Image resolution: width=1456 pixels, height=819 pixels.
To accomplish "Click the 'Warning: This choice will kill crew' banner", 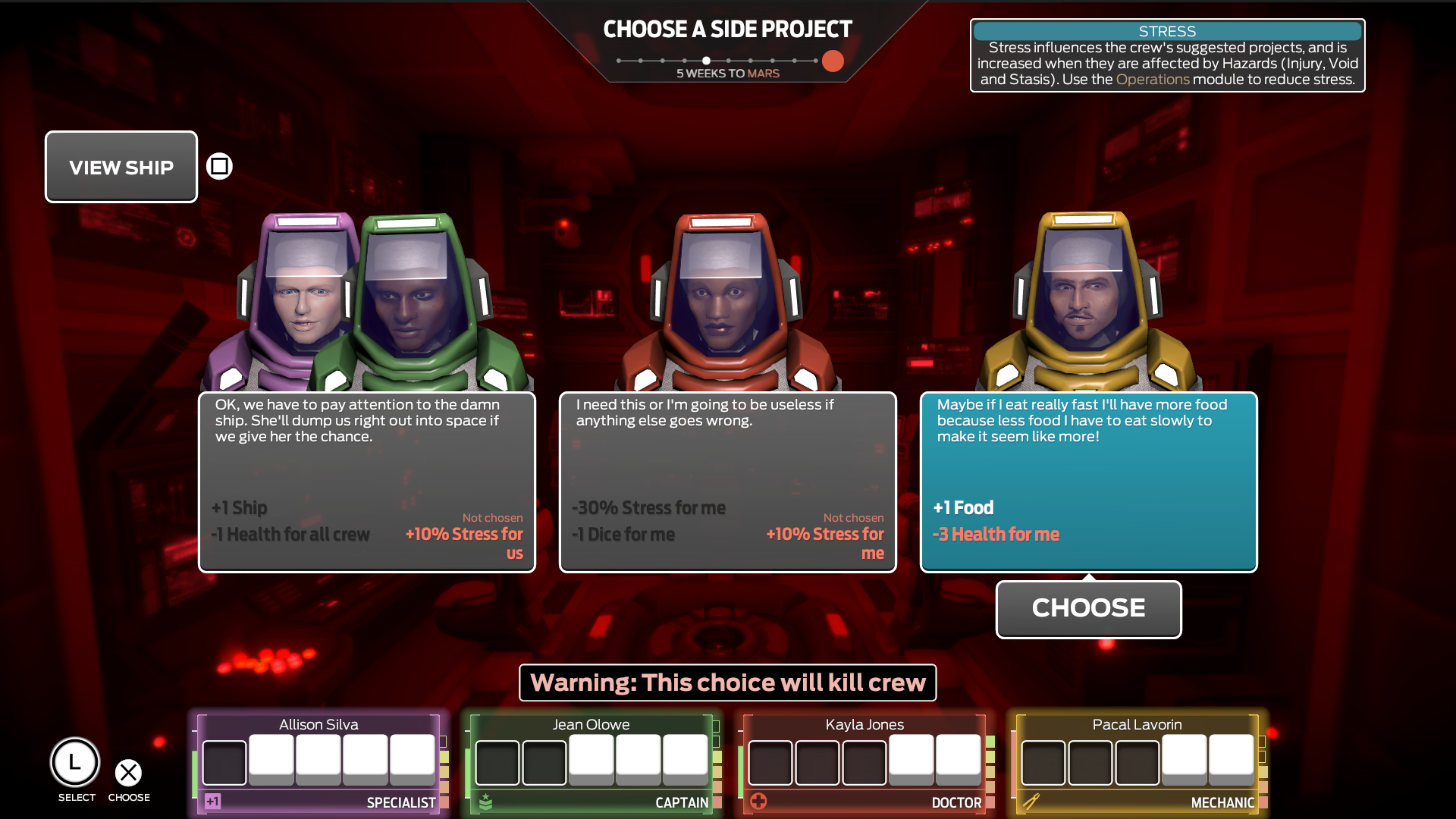I will point(727,682).
